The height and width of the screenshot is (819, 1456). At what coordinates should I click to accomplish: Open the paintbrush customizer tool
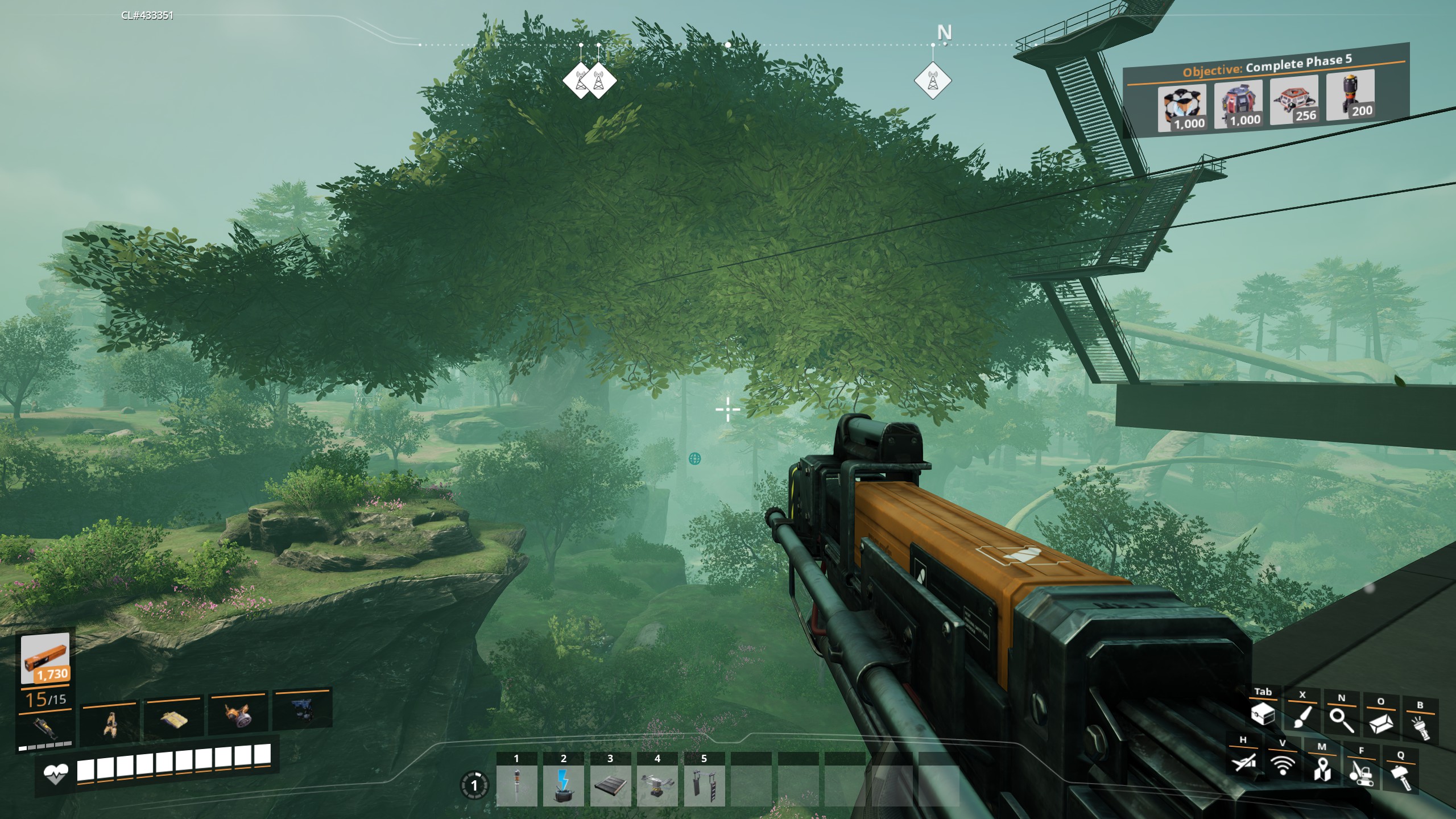(1302, 717)
